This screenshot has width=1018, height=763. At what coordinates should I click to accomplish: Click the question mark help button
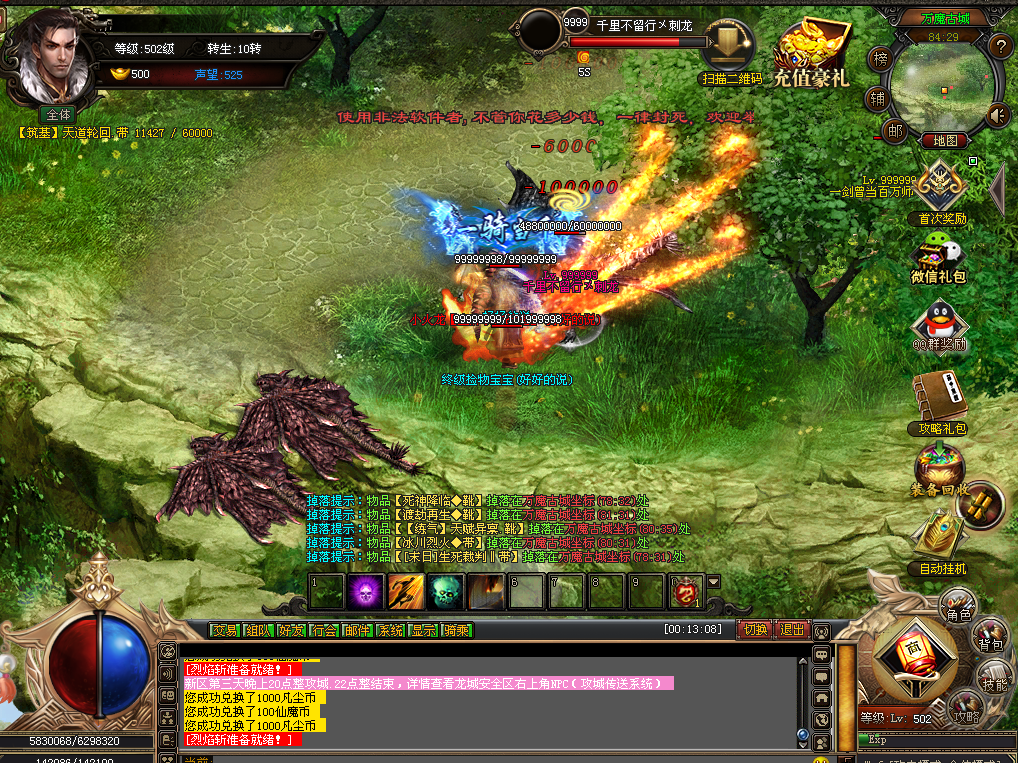point(1000,46)
